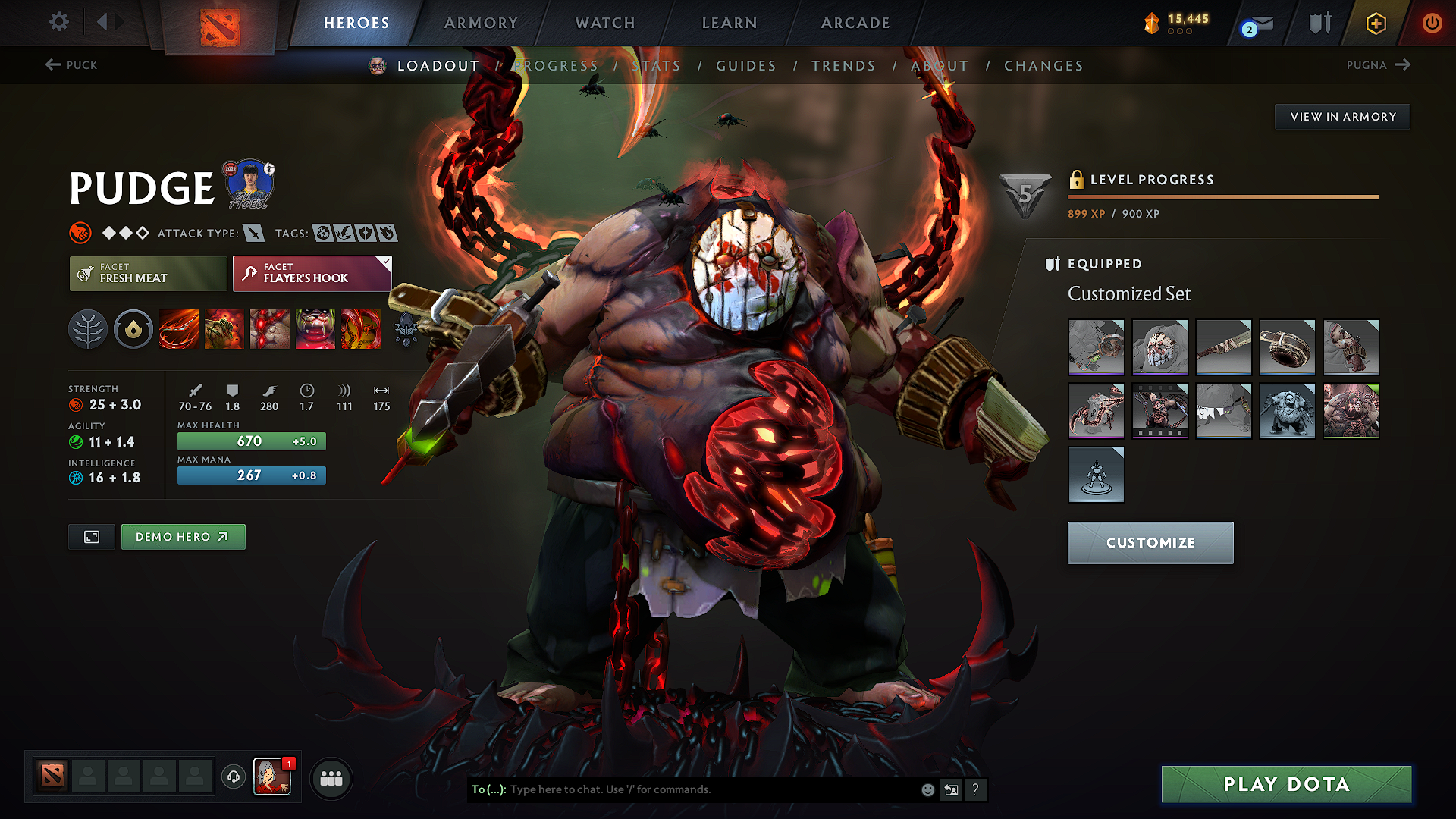
Task: Select the Dismember ability icon
Action: coord(315,329)
